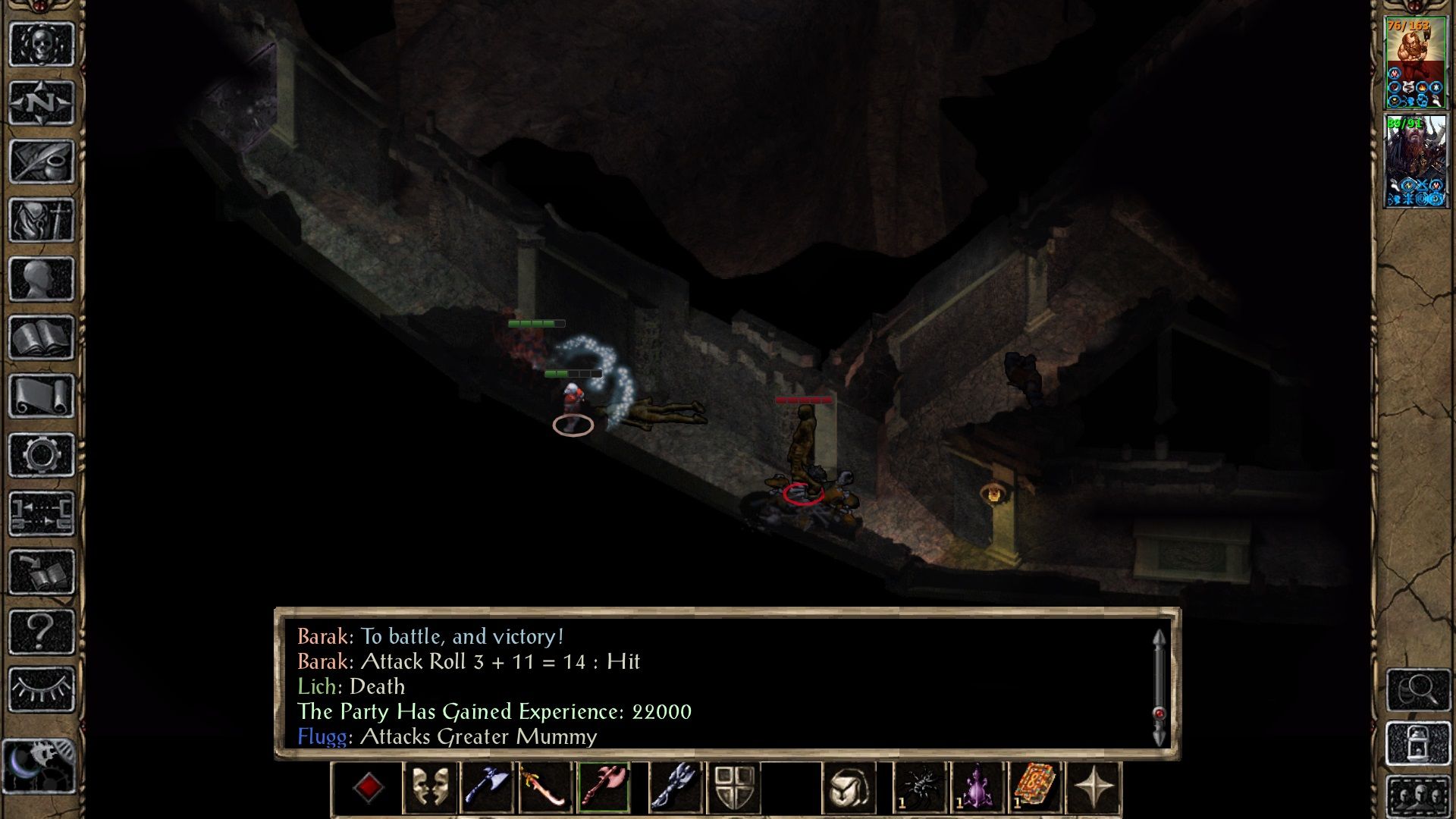Open the inventory screen button
Screen dimensions: 1456x819
[42, 220]
